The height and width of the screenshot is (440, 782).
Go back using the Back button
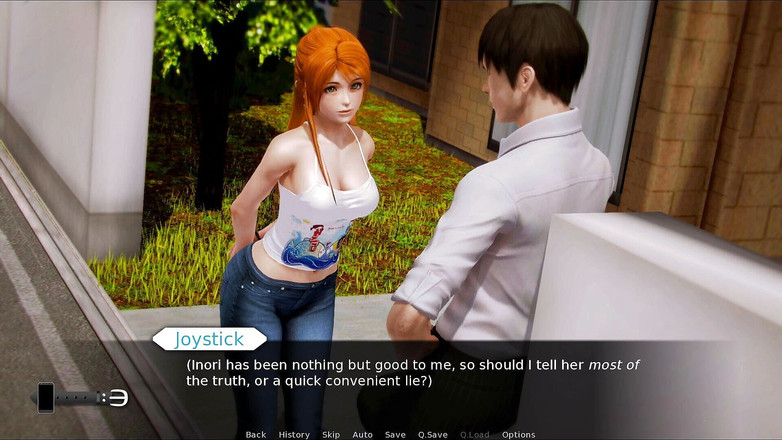pyautogui.click(x=256, y=435)
